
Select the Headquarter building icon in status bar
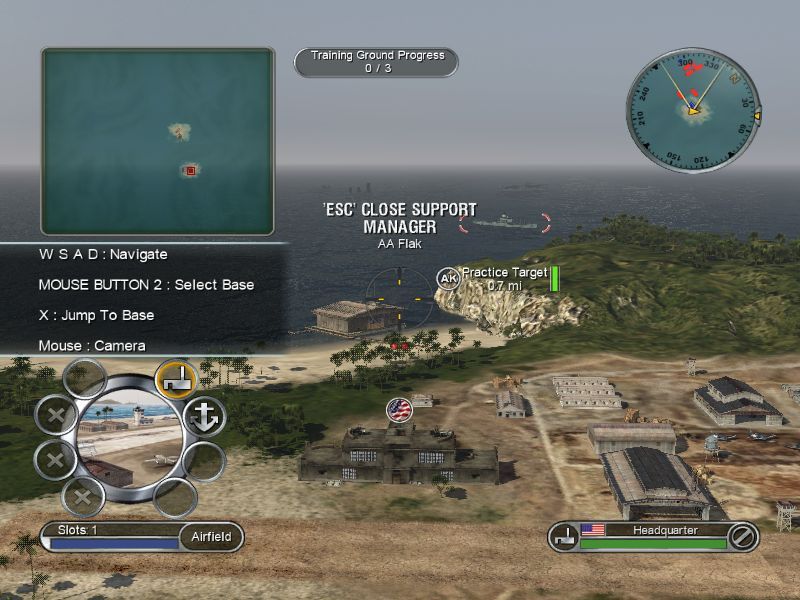pos(565,537)
